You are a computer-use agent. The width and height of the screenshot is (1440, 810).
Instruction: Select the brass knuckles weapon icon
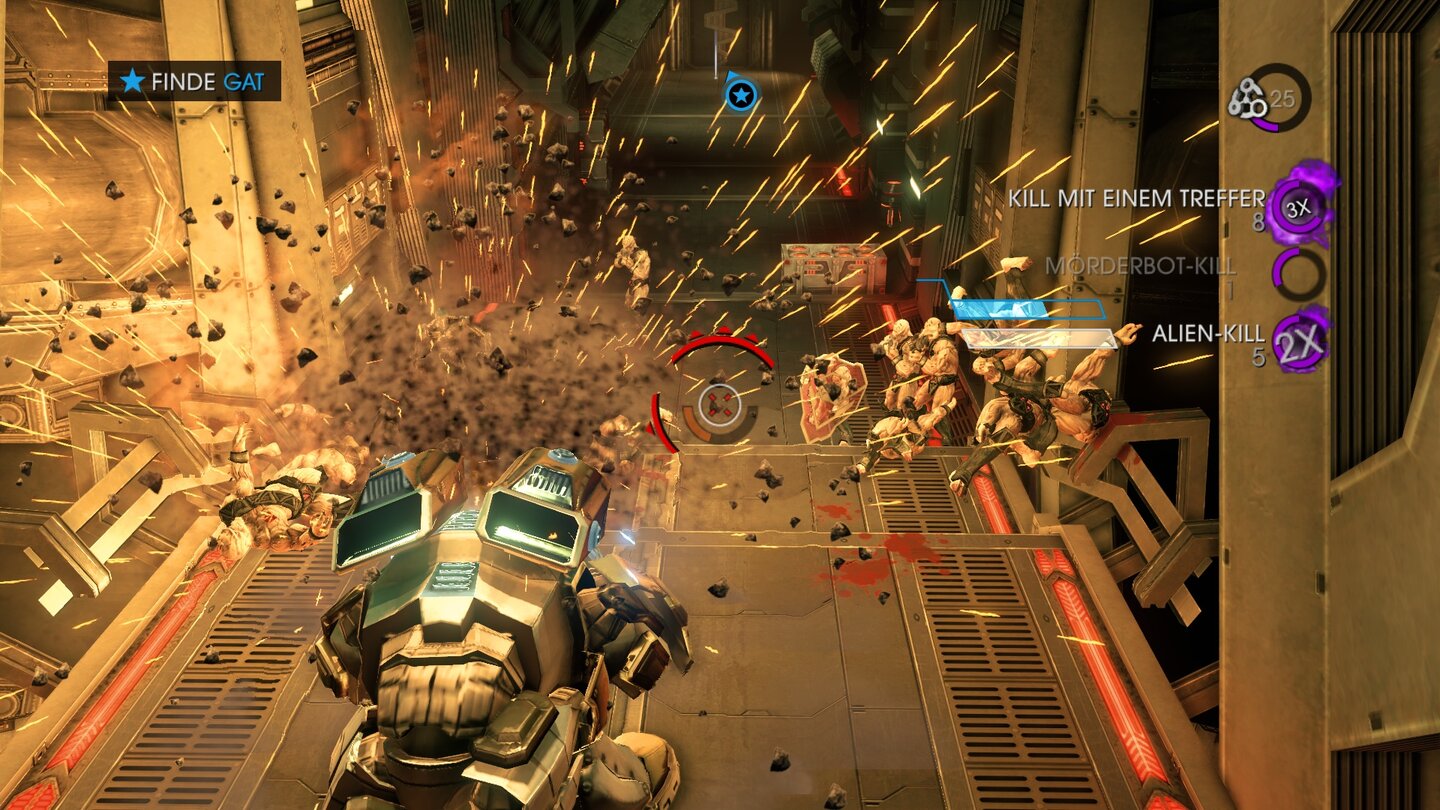click(1246, 99)
